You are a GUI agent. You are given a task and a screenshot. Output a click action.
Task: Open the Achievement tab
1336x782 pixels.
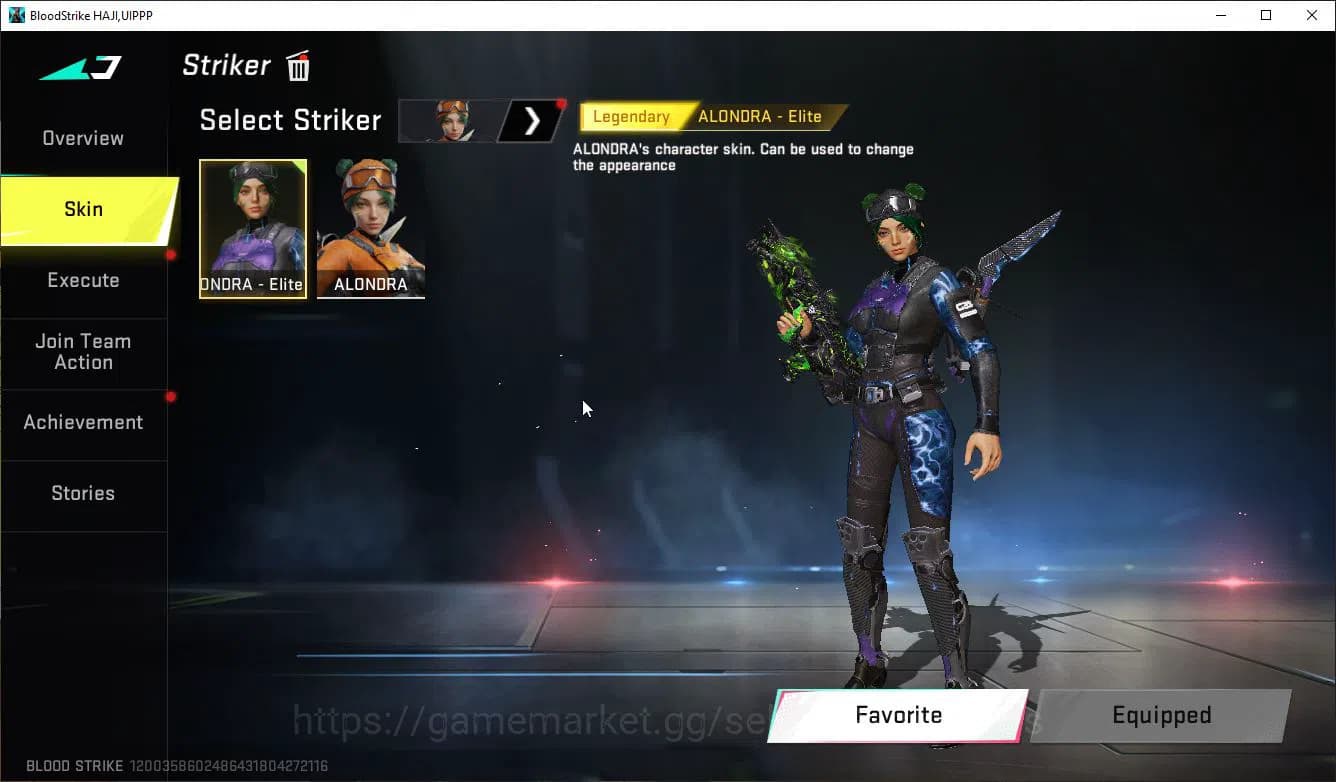tap(83, 422)
